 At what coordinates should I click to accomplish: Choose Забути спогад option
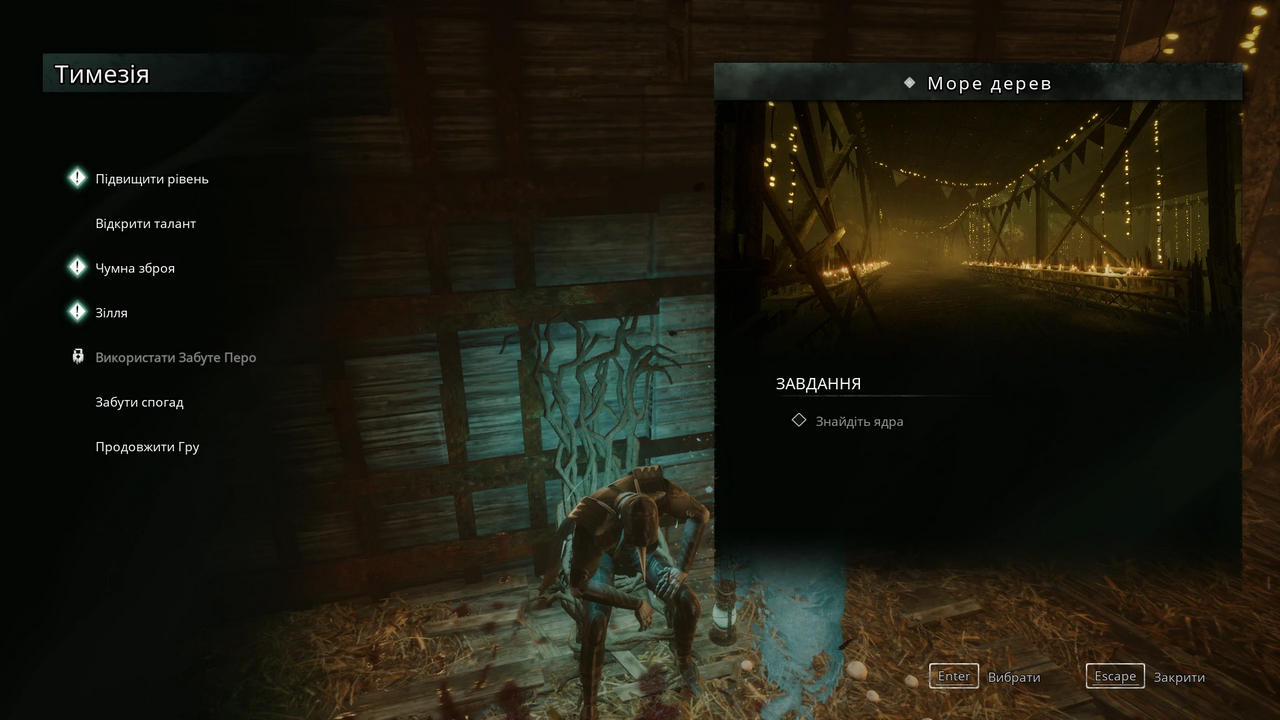139,402
